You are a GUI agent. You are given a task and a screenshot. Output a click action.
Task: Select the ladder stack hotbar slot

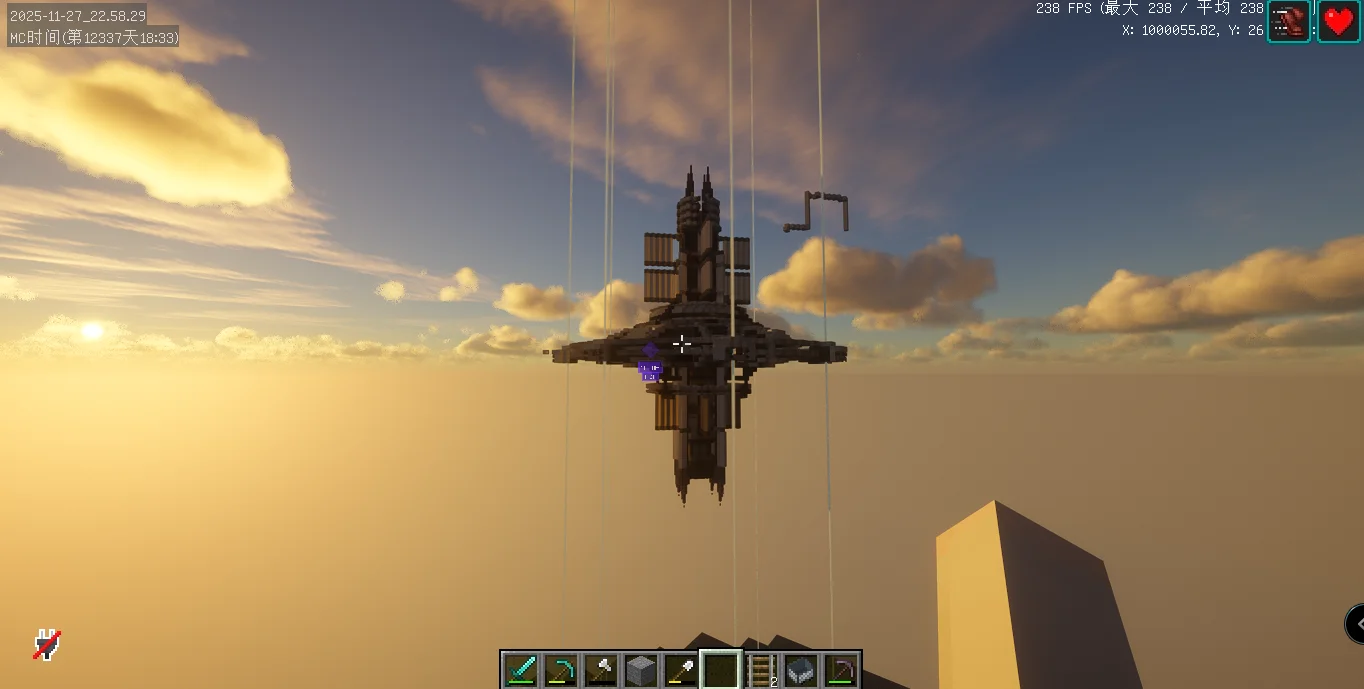[761, 669]
